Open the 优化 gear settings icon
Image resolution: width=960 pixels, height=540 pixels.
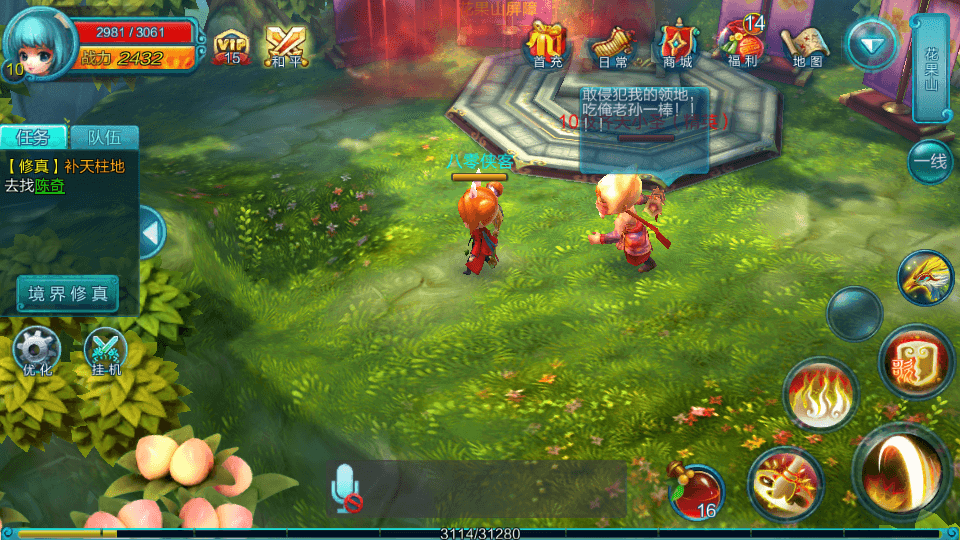pos(37,352)
